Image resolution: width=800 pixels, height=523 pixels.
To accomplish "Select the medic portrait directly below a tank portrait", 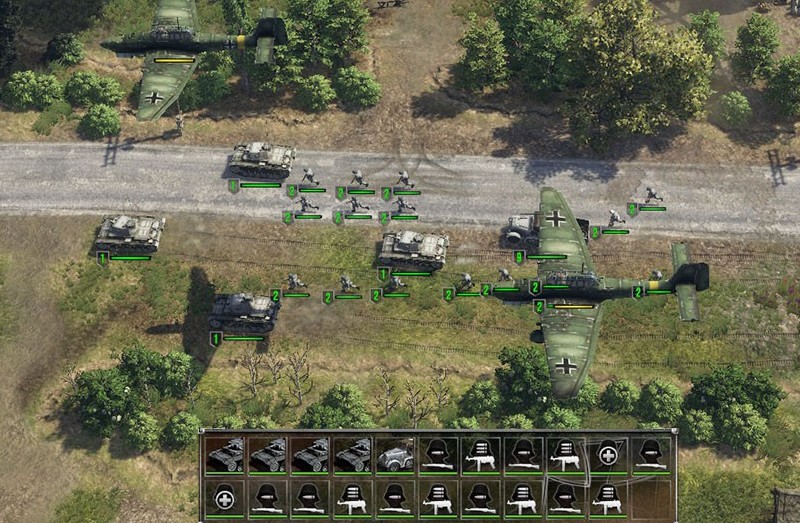I will (x=226, y=496).
